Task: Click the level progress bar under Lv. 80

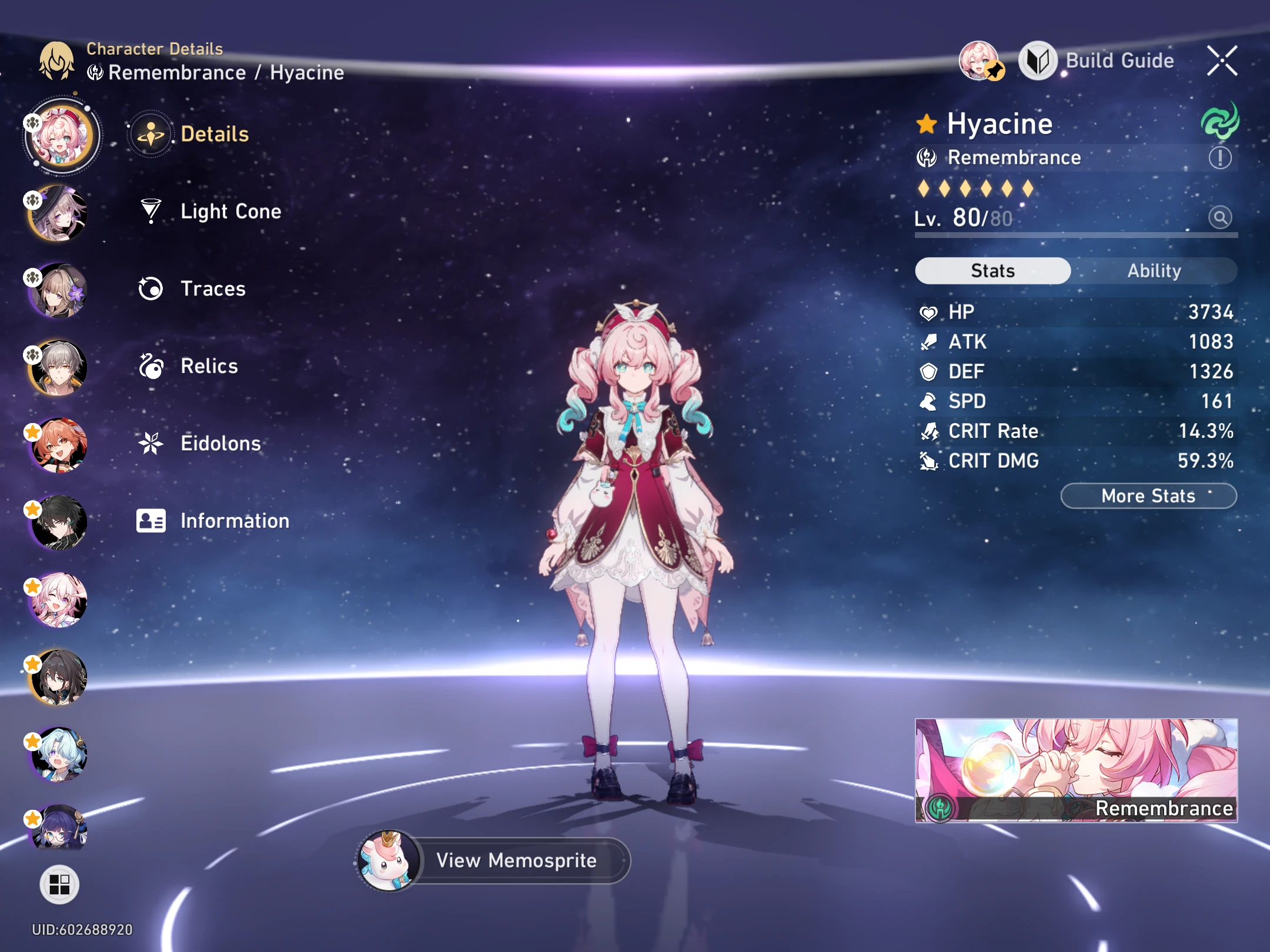Action: pos(1076,235)
